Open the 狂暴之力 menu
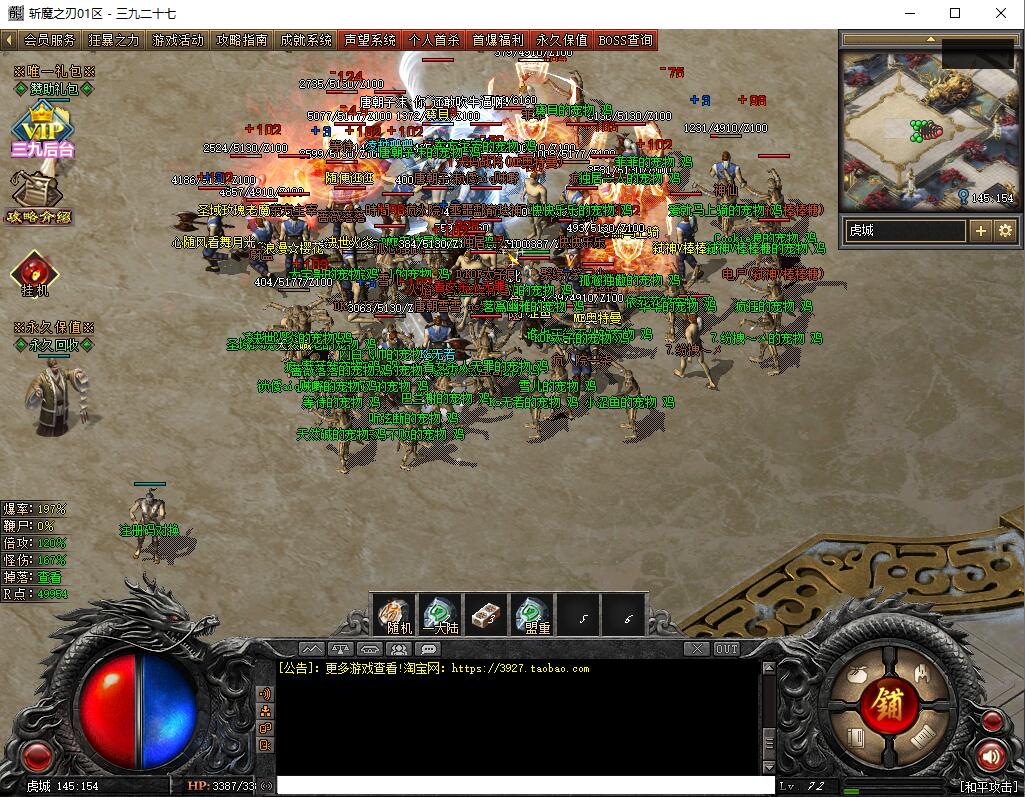The height and width of the screenshot is (797, 1025). (113, 41)
